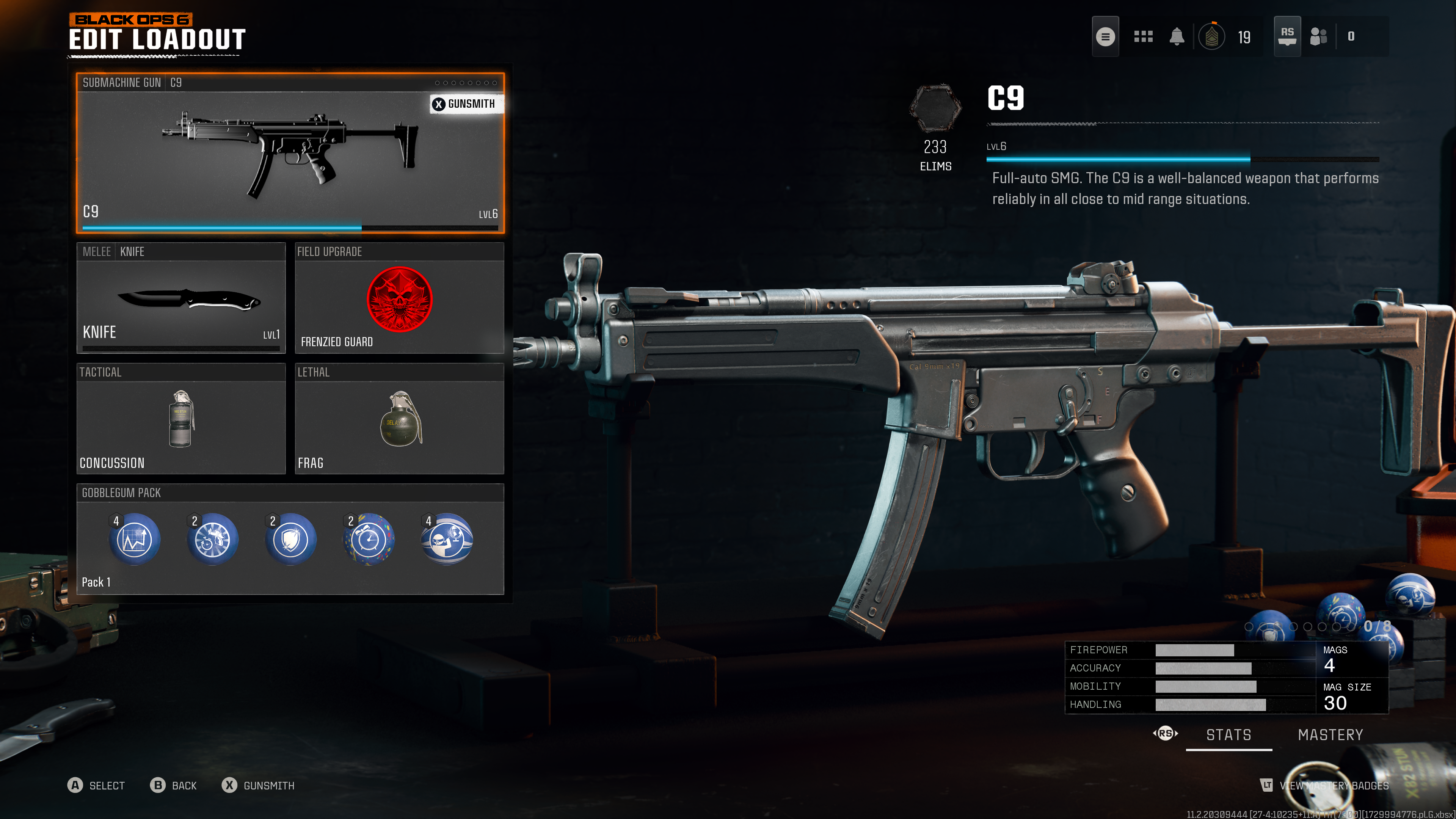This screenshot has width=1456, height=819.
Task: Click the player rank emblem
Action: [1212, 37]
